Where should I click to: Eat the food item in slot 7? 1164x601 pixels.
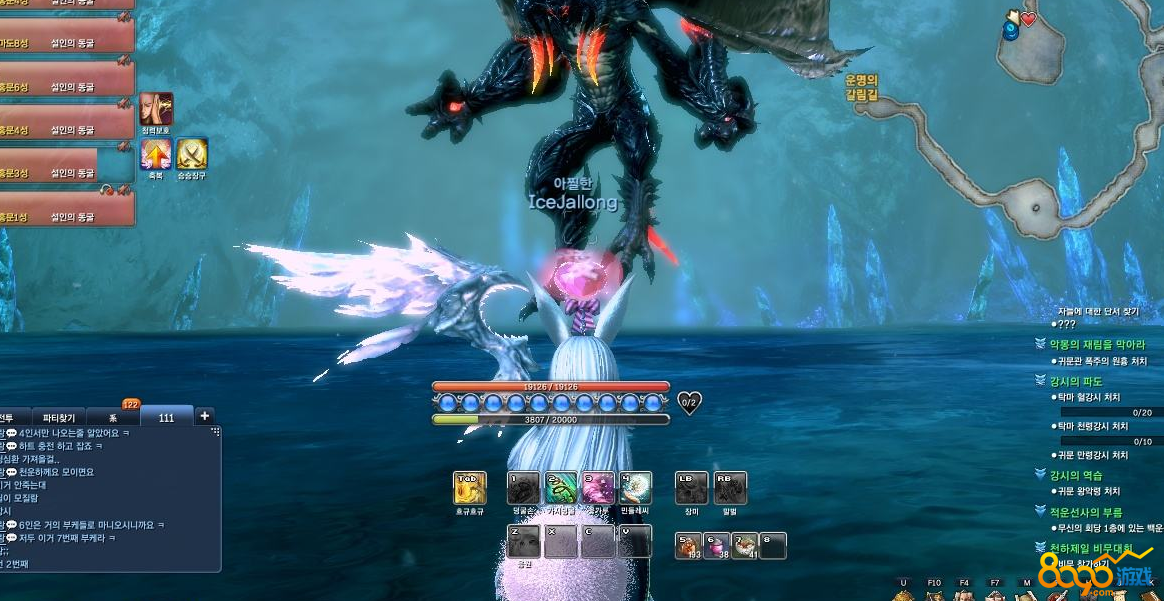click(744, 545)
